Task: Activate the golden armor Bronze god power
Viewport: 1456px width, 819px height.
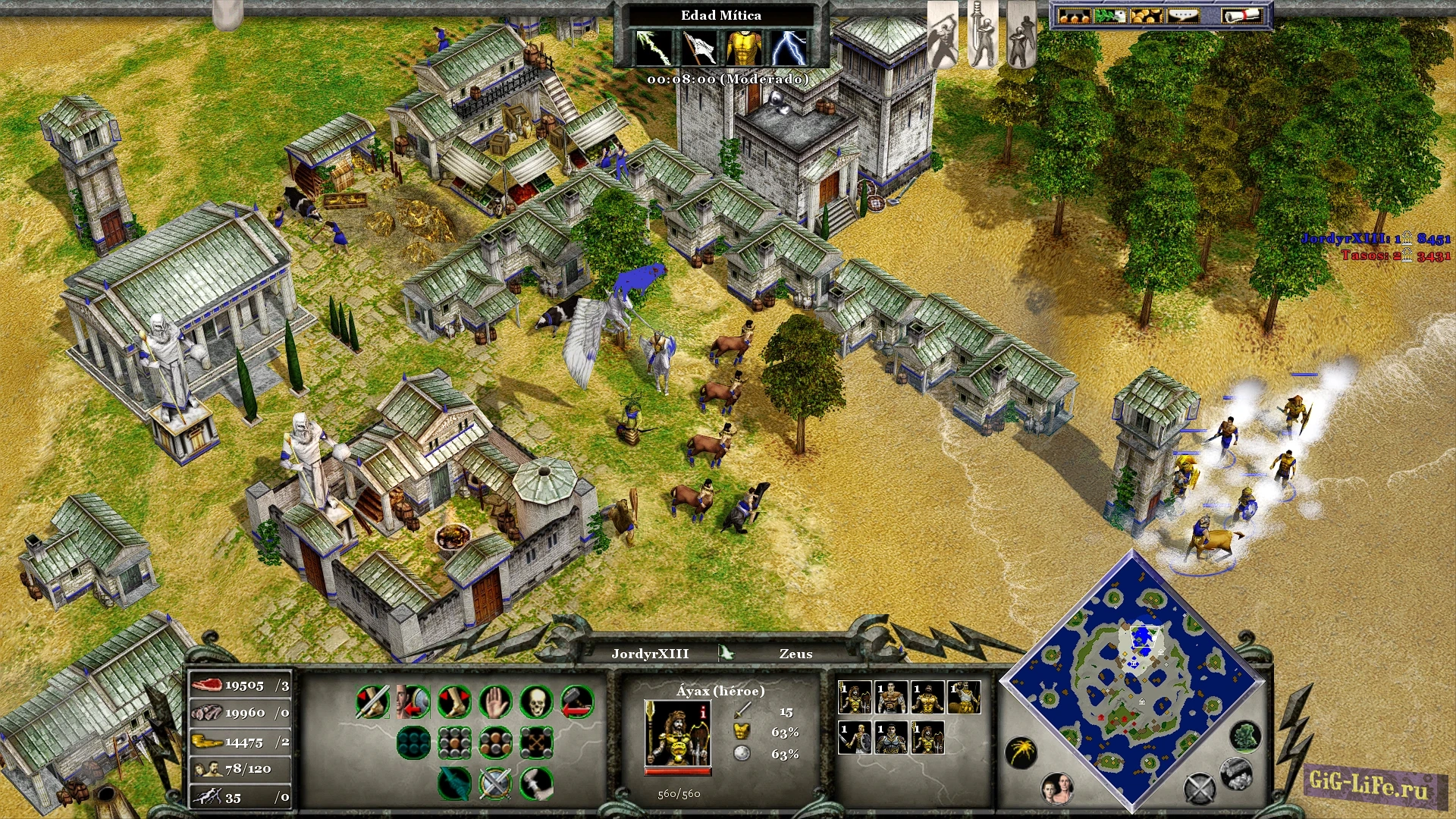Action: 744,48
